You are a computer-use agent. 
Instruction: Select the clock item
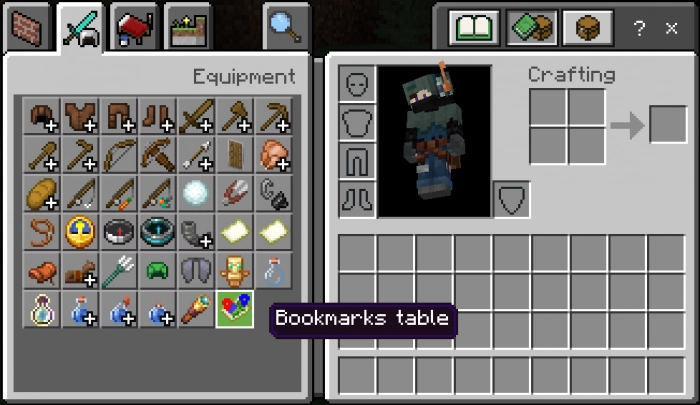pyautogui.click(x=80, y=231)
